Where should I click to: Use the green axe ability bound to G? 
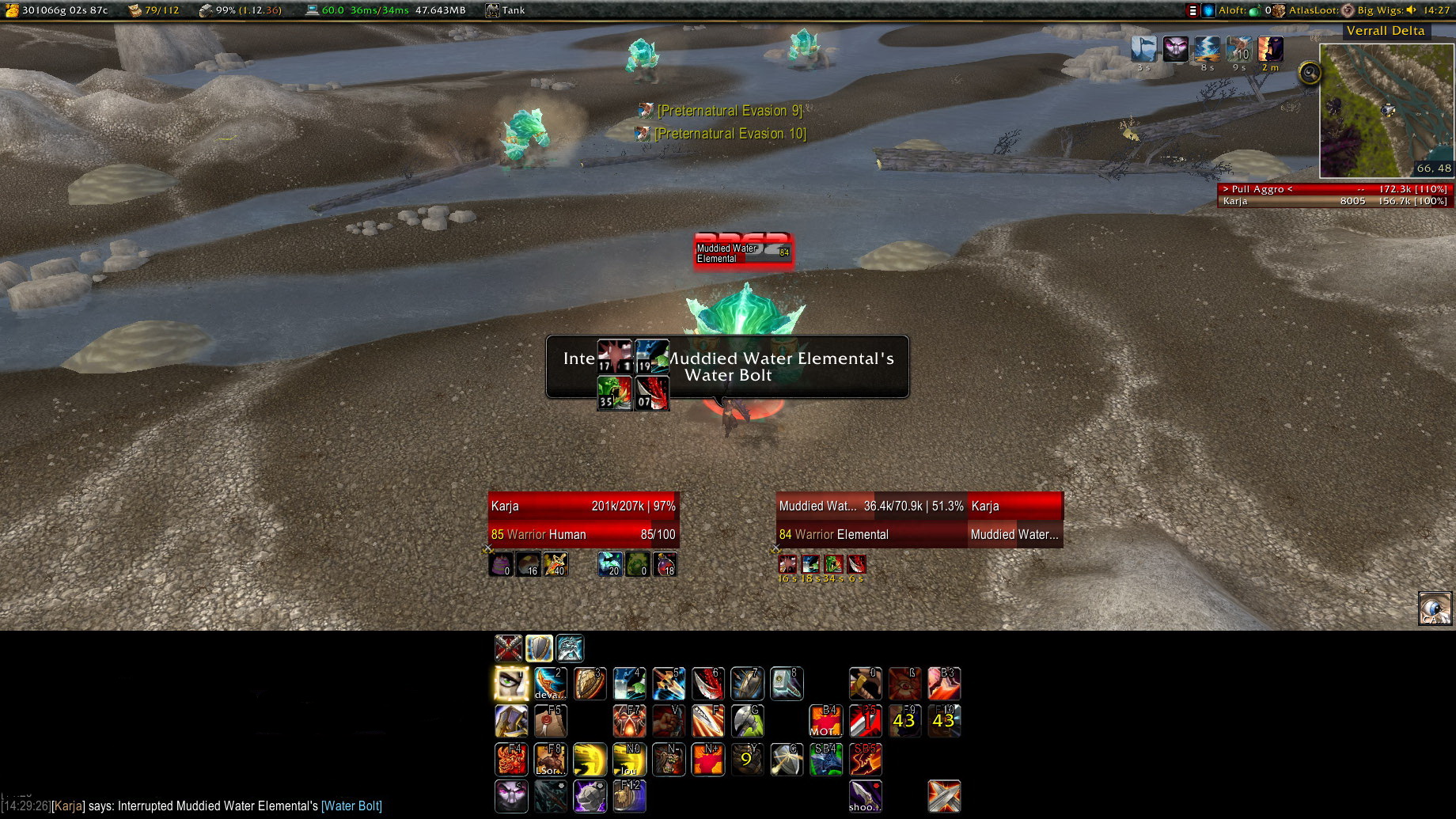coord(747,721)
